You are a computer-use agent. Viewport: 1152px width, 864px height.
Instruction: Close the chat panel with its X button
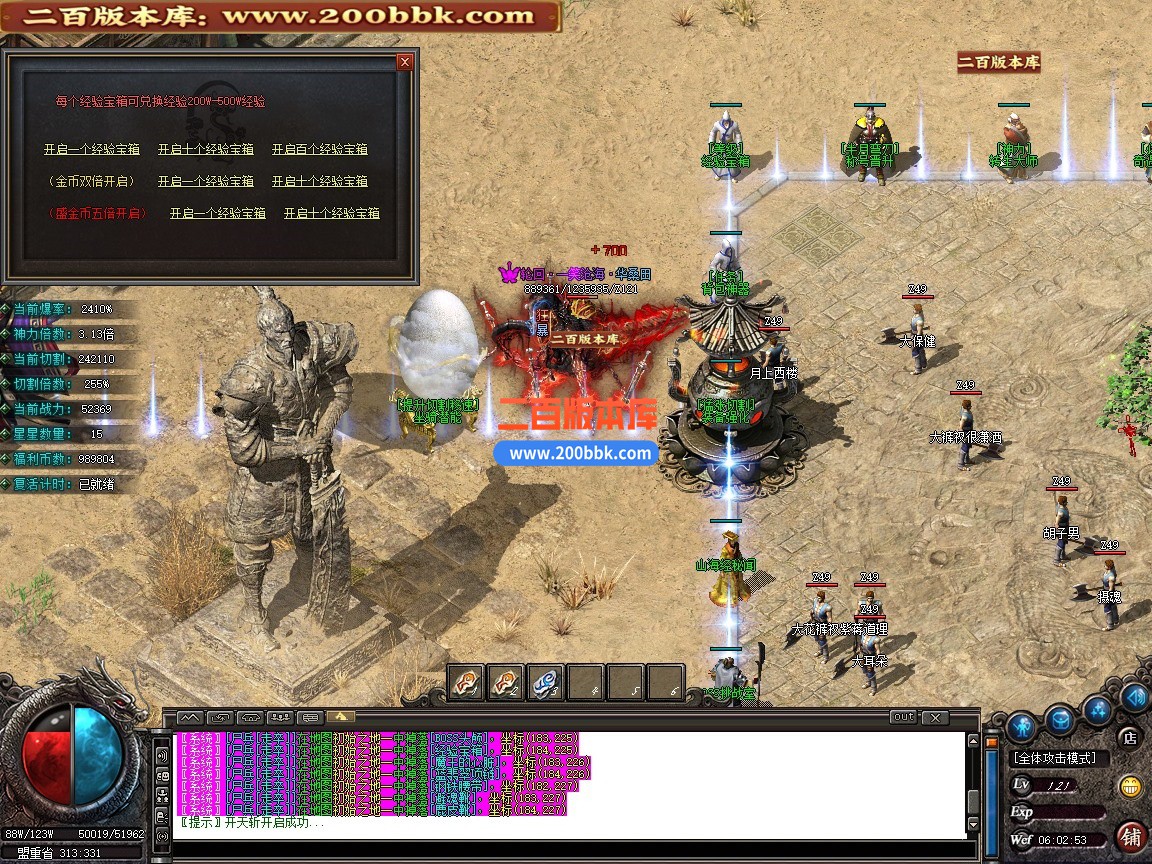click(x=934, y=717)
